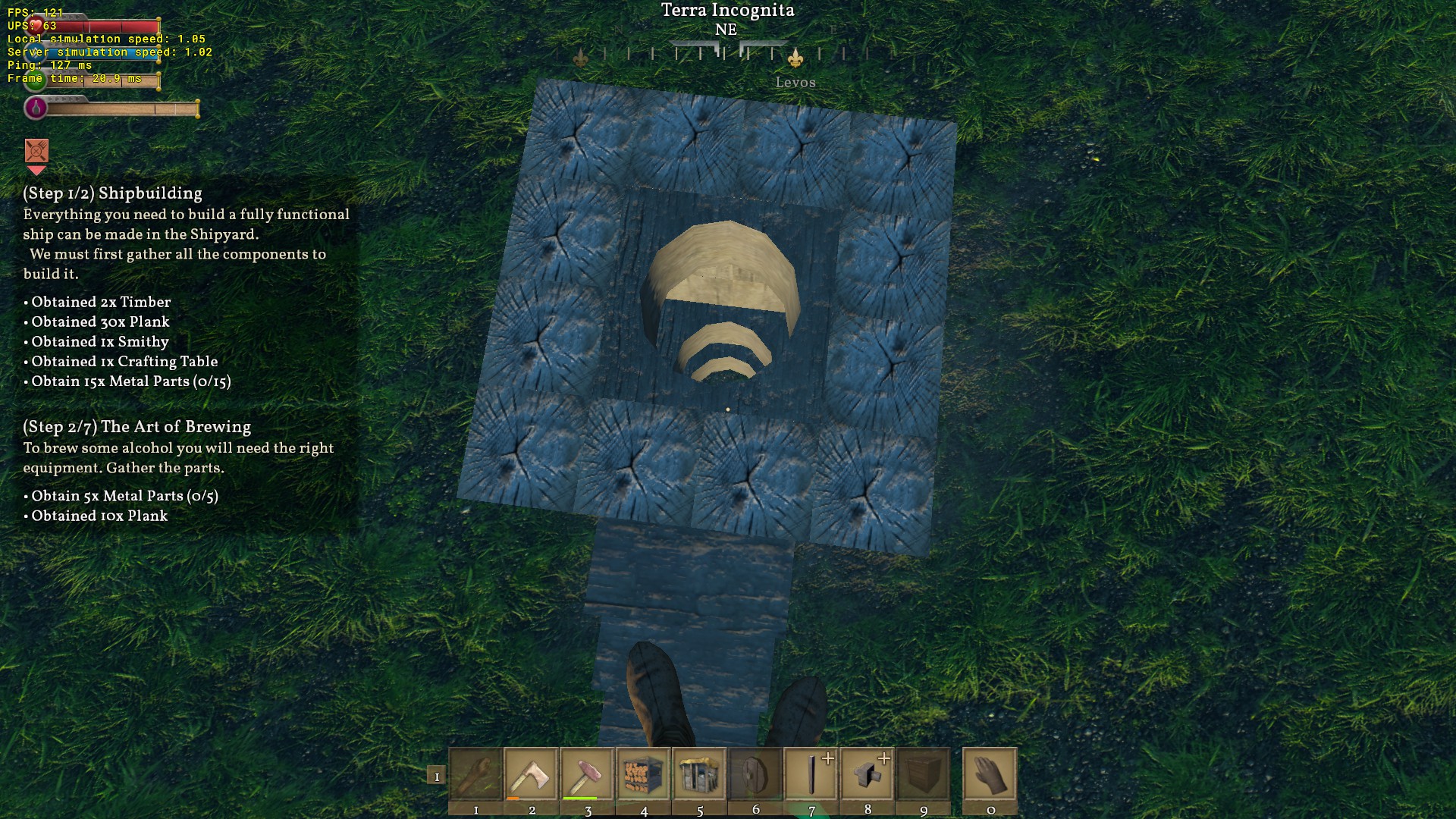Image resolution: width=1456 pixels, height=819 pixels.
Task: Select the wooden club hotbar slot
Action: [x=475, y=774]
